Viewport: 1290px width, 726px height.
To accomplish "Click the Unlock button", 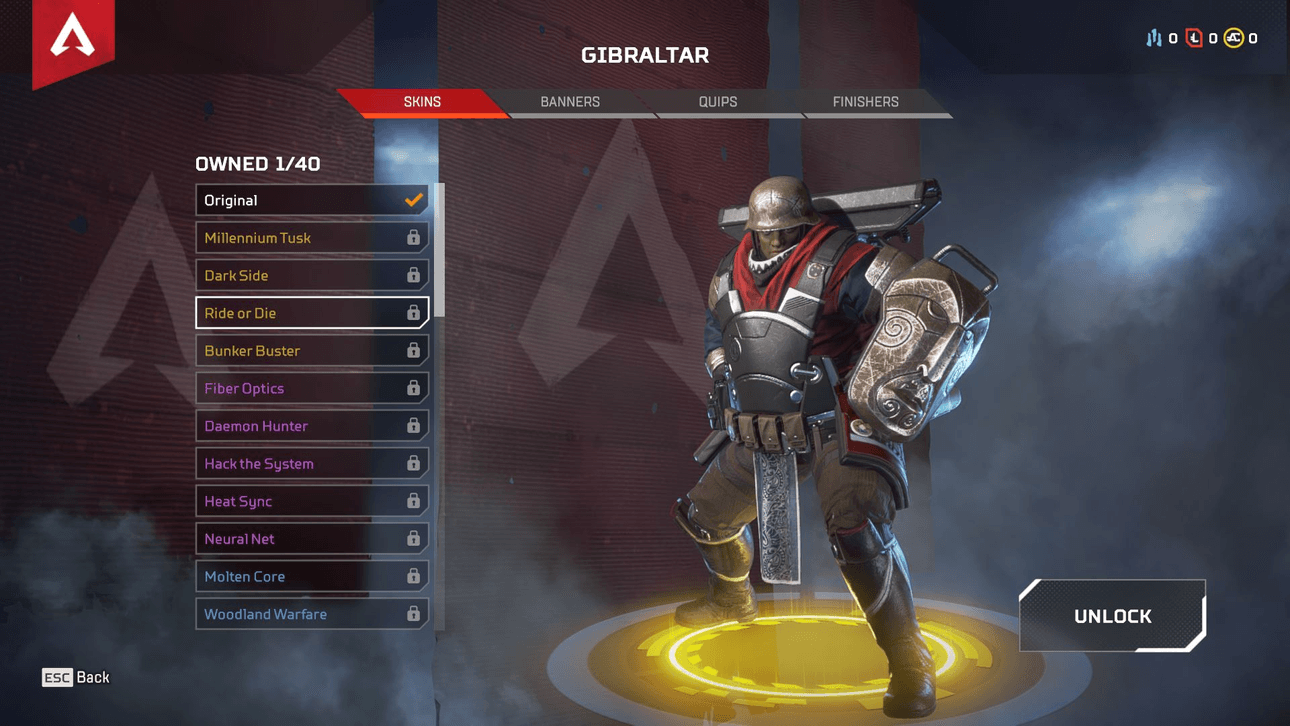I will [x=1112, y=616].
